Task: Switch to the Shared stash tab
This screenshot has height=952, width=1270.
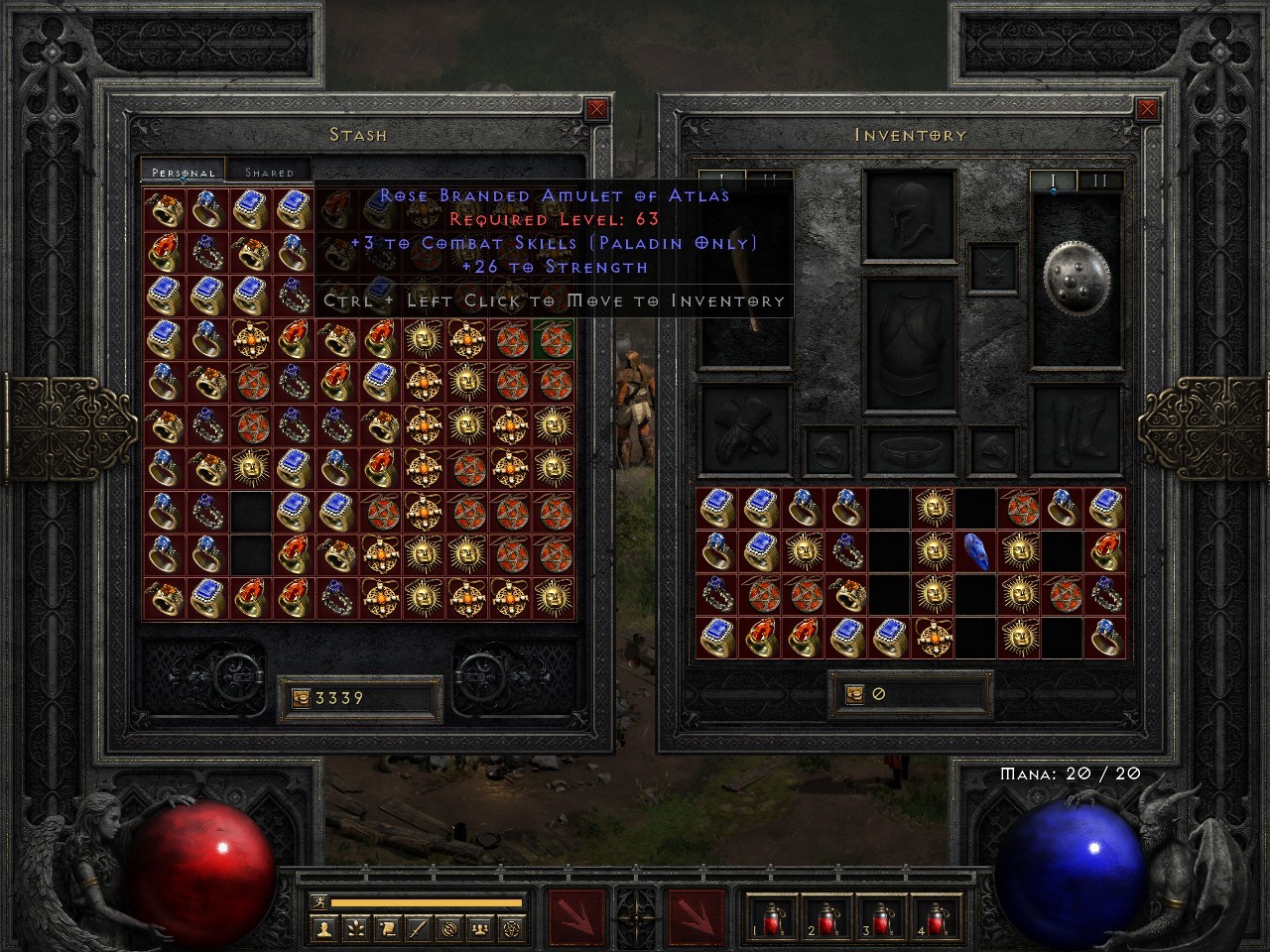Action: pyautogui.click(x=268, y=171)
